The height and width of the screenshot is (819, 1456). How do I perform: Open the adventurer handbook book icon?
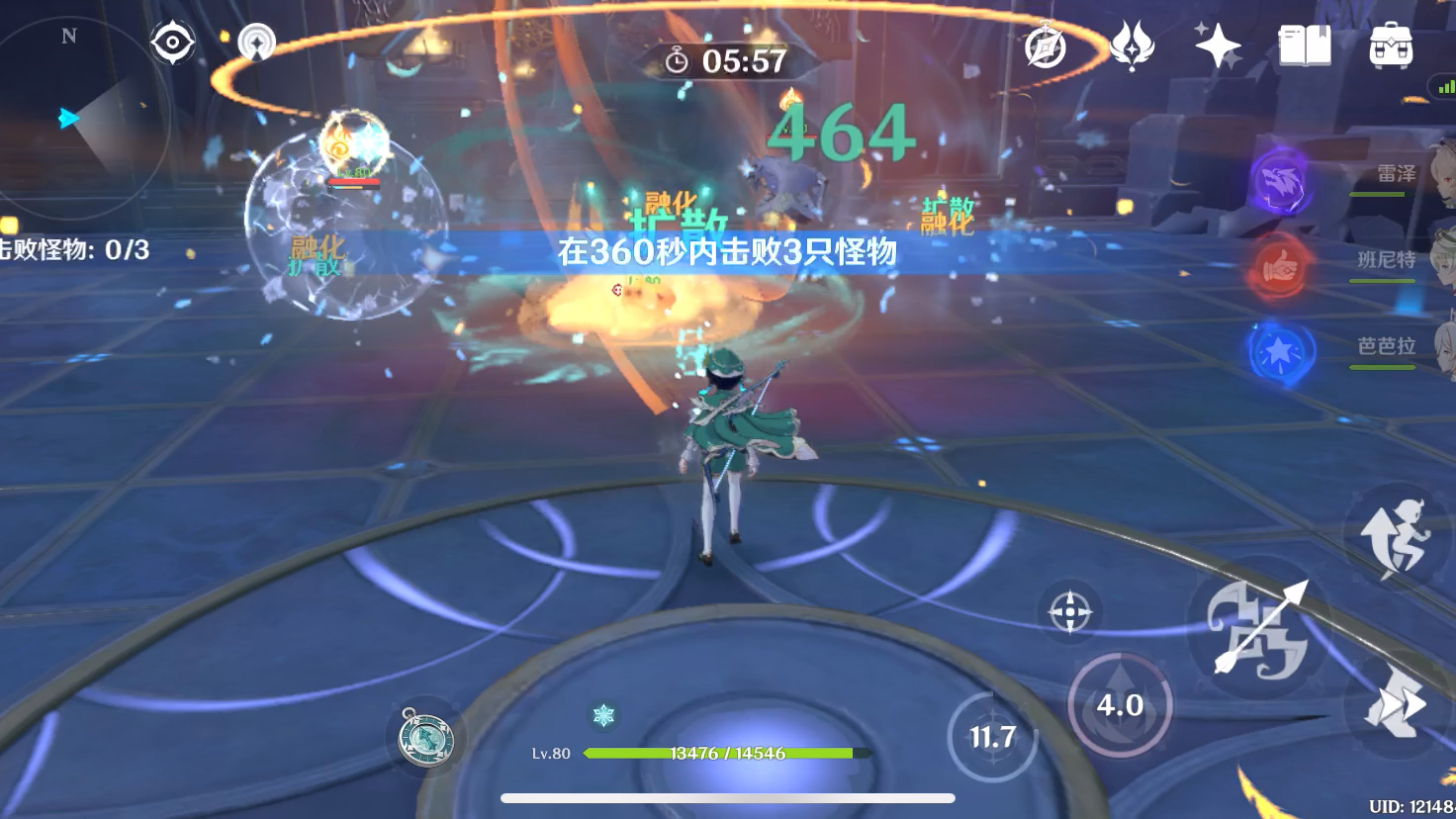point(1306,43)
